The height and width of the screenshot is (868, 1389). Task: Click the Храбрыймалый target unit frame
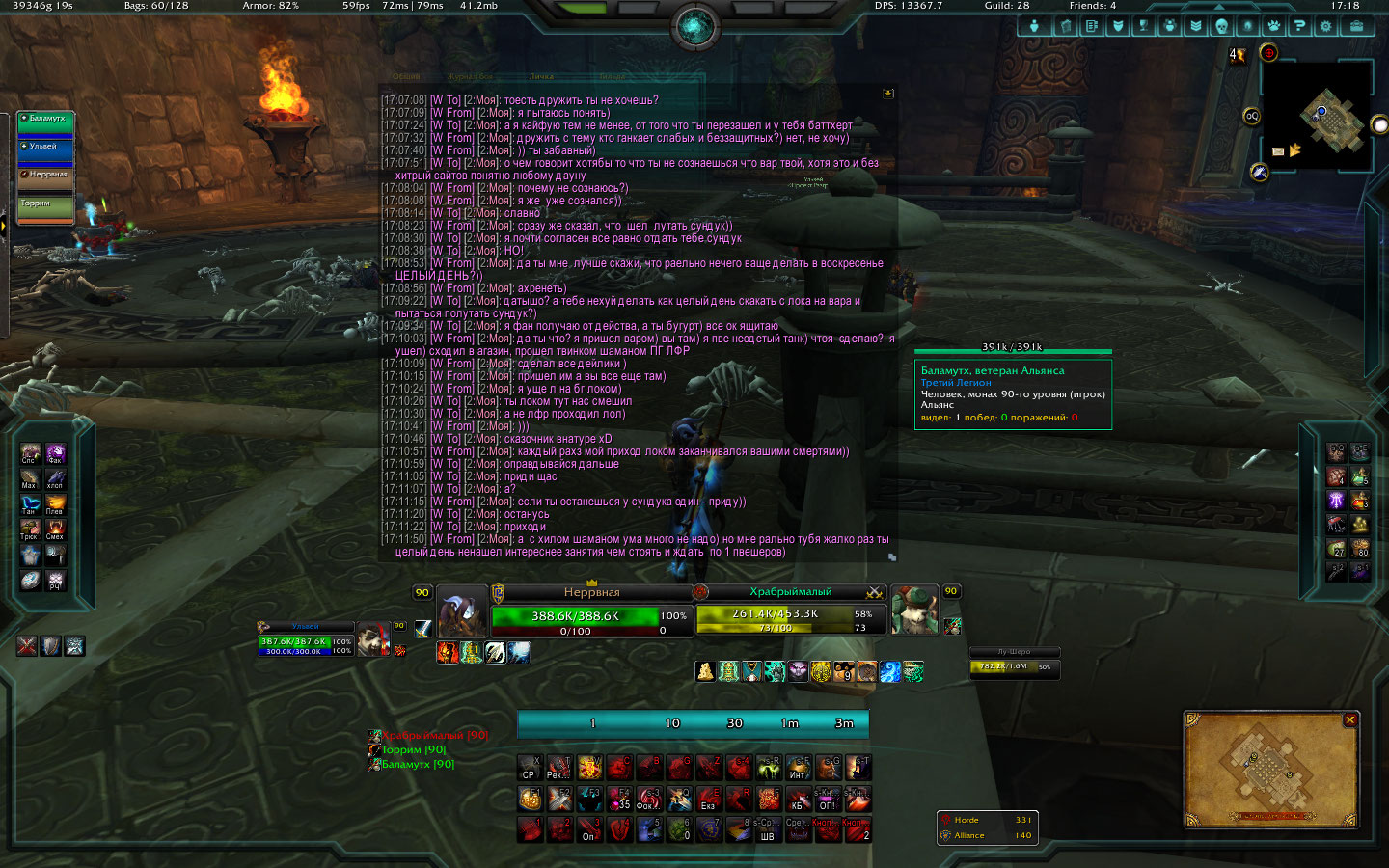click(x=790, y=613)
